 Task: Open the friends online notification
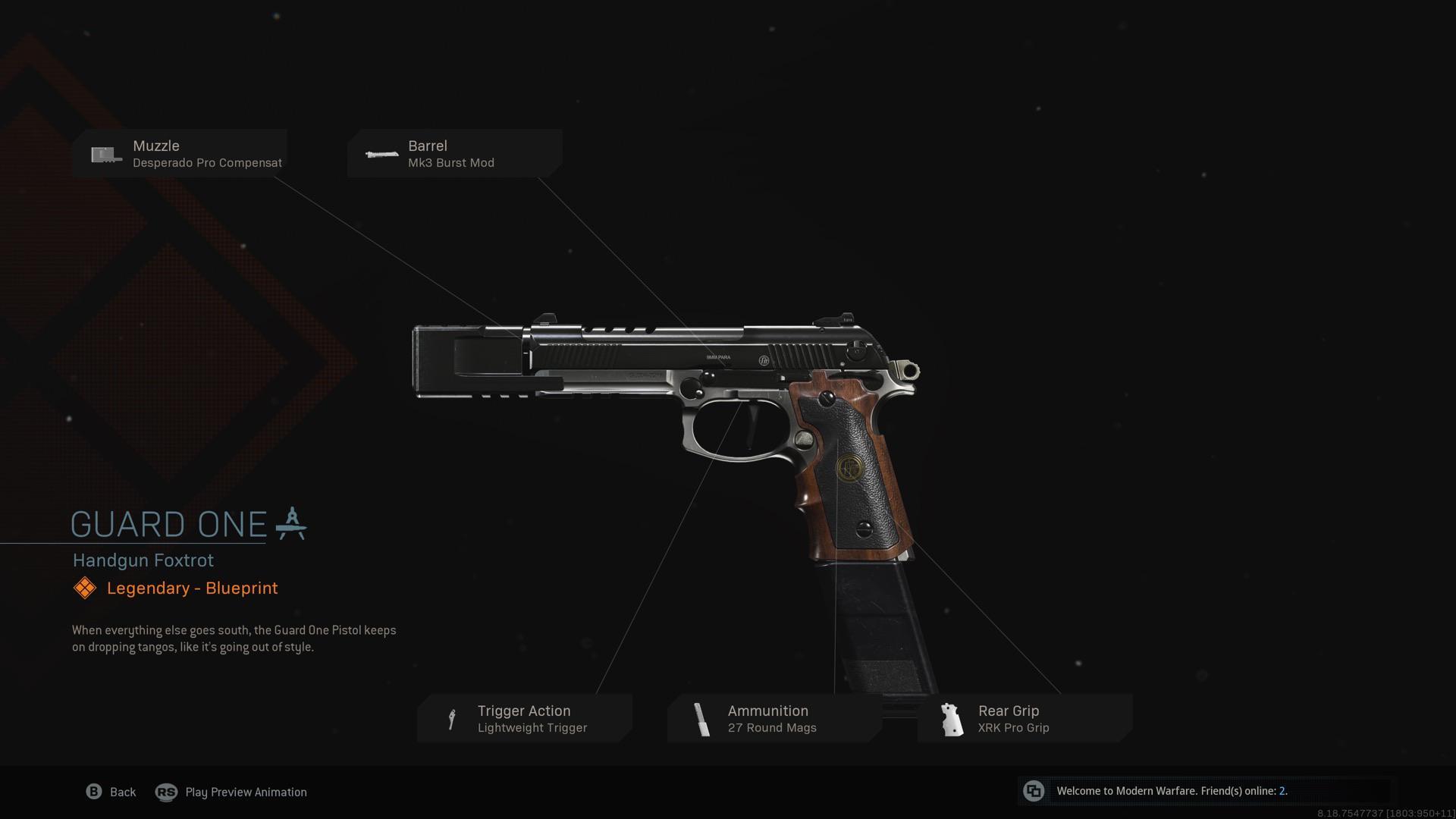[x=1170, y=791]
